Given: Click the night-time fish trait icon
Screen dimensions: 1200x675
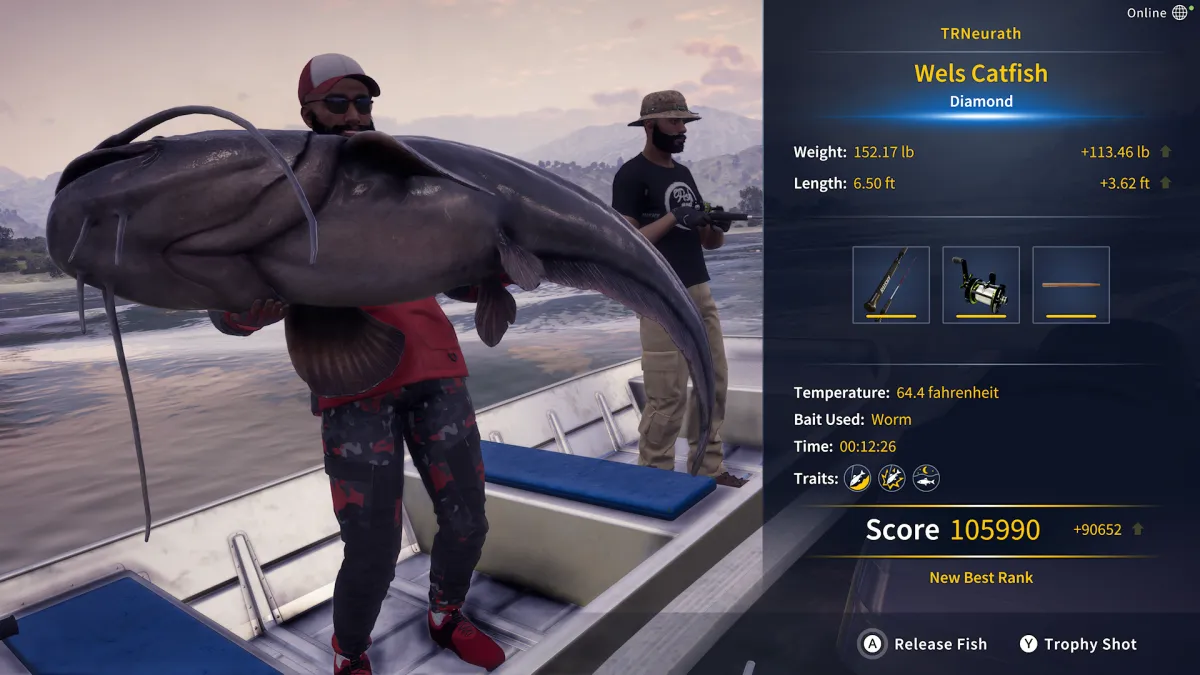Looking at the screenshot, I should point(926,478).
